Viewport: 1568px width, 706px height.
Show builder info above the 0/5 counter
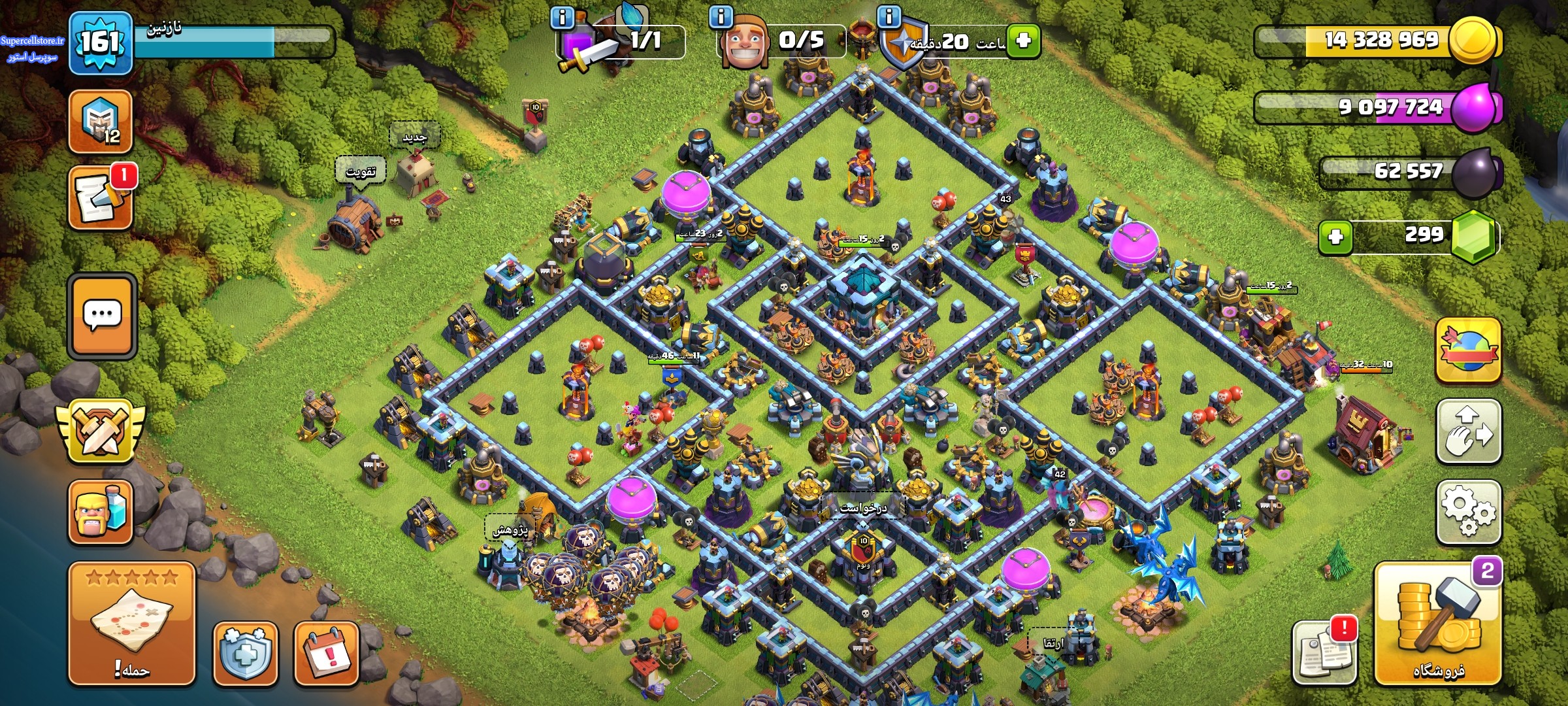(x=721, y=17)
